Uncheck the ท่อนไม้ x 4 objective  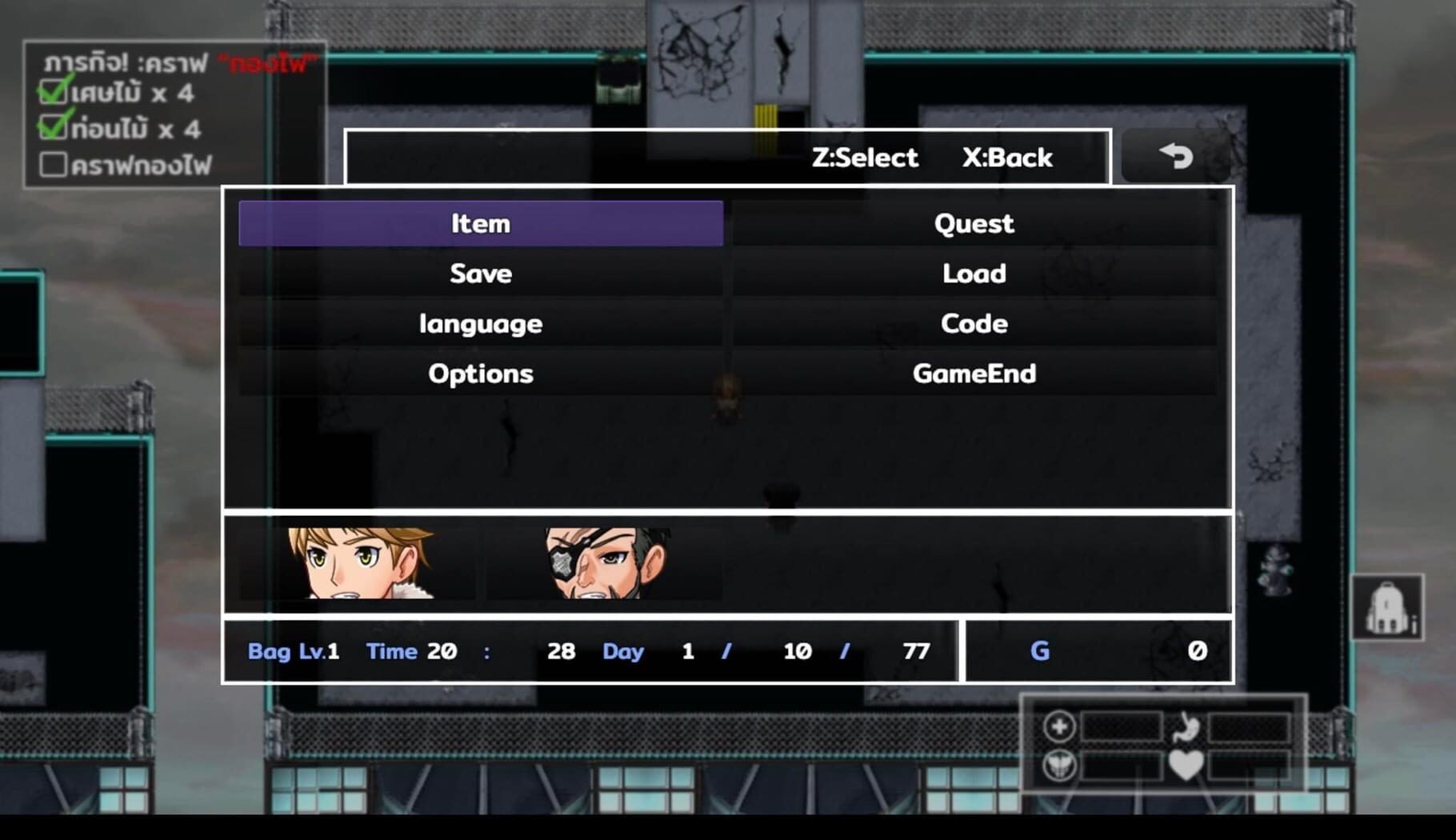[53, 129]
